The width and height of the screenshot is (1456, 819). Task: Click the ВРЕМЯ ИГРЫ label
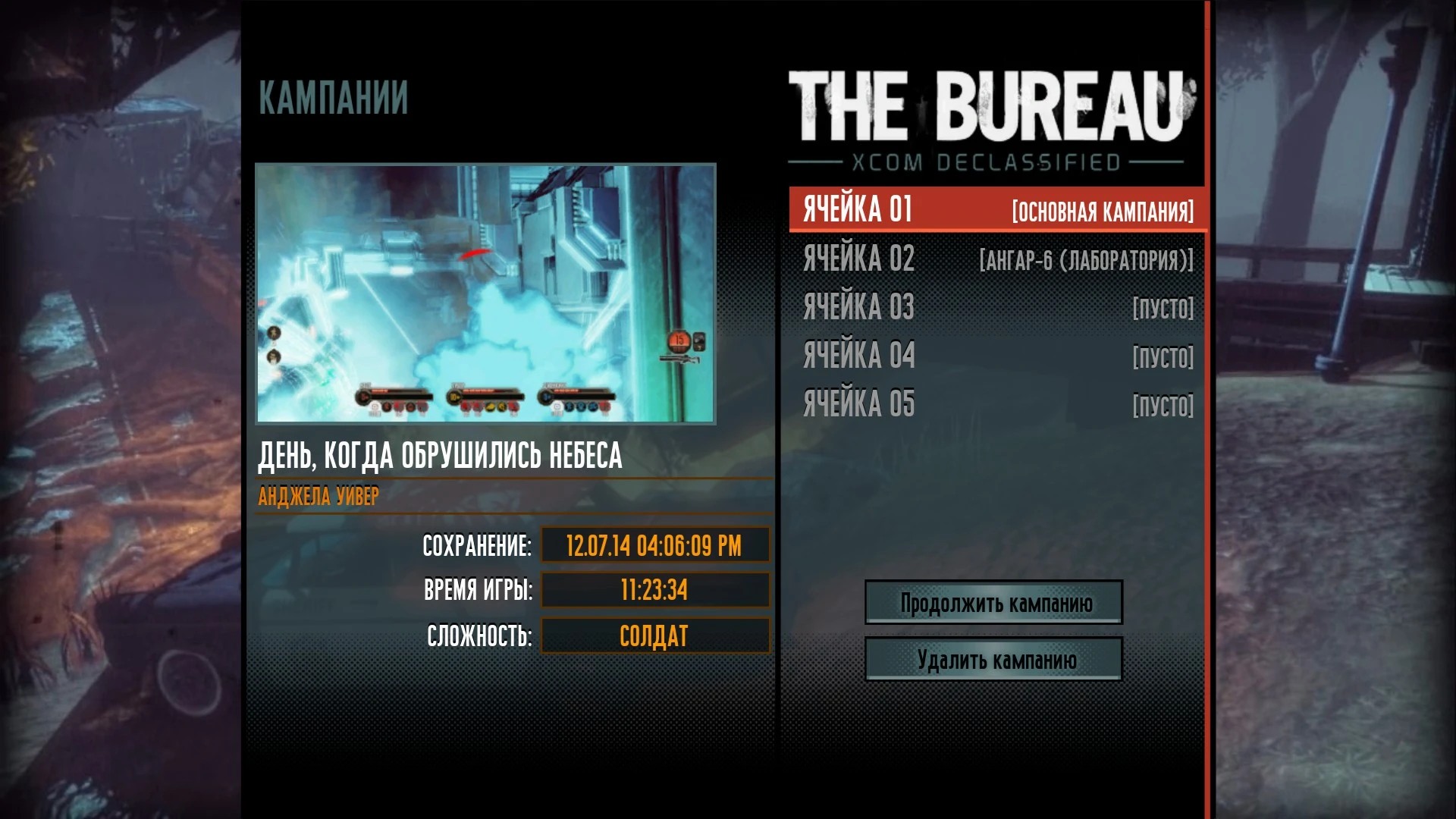coord(479,590)
